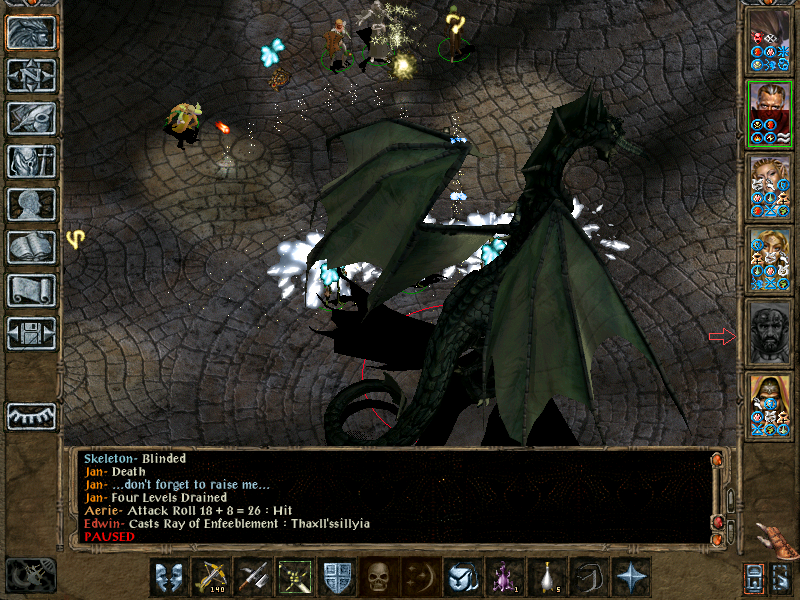Use the purple potion in the quick item slot
This screenshot has height=600, width=800.
tap(504, 577)
